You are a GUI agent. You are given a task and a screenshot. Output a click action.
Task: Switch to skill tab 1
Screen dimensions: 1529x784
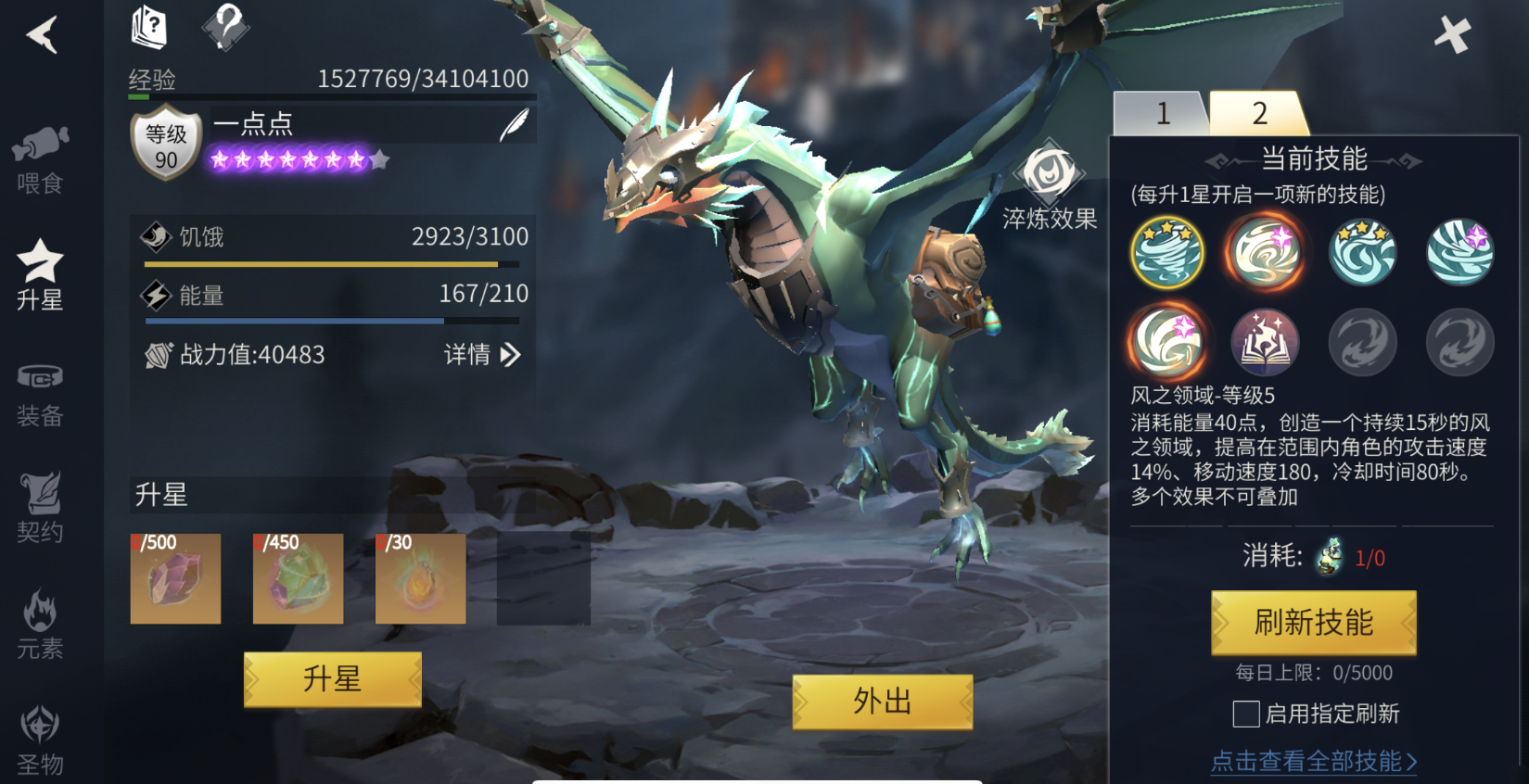coord(1162,113)
